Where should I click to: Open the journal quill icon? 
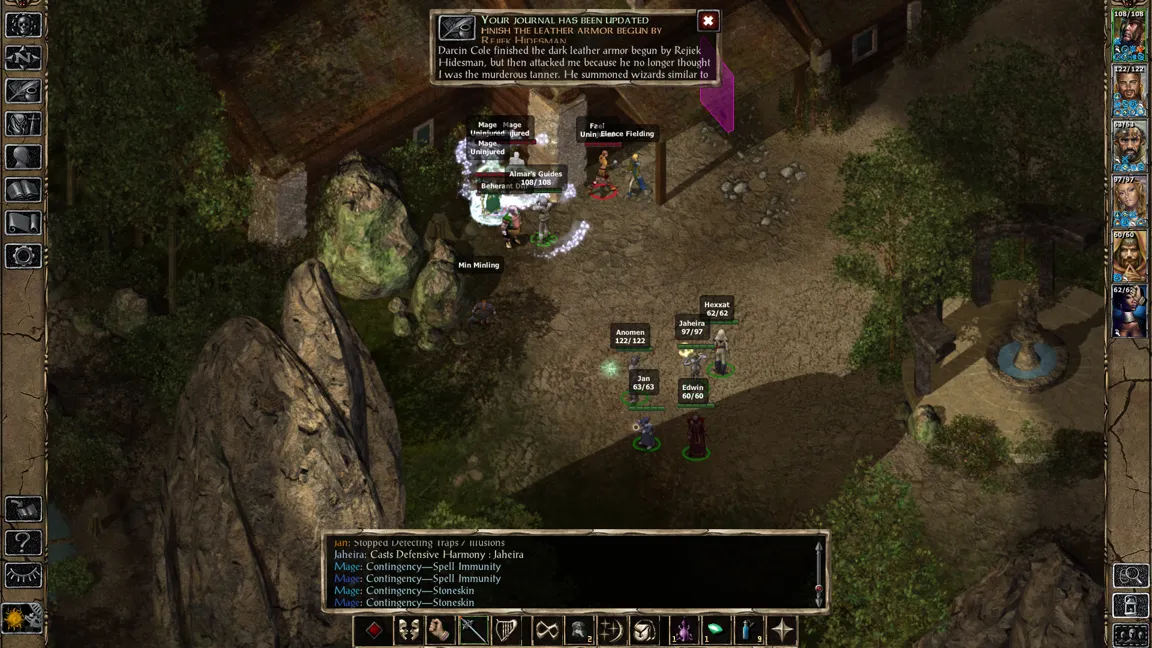click(23, 90)
